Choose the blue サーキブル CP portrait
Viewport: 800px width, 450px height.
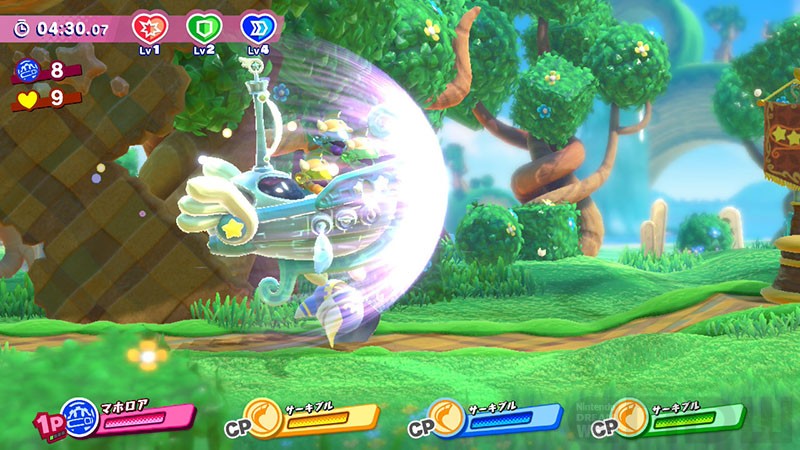click(447, 416)
